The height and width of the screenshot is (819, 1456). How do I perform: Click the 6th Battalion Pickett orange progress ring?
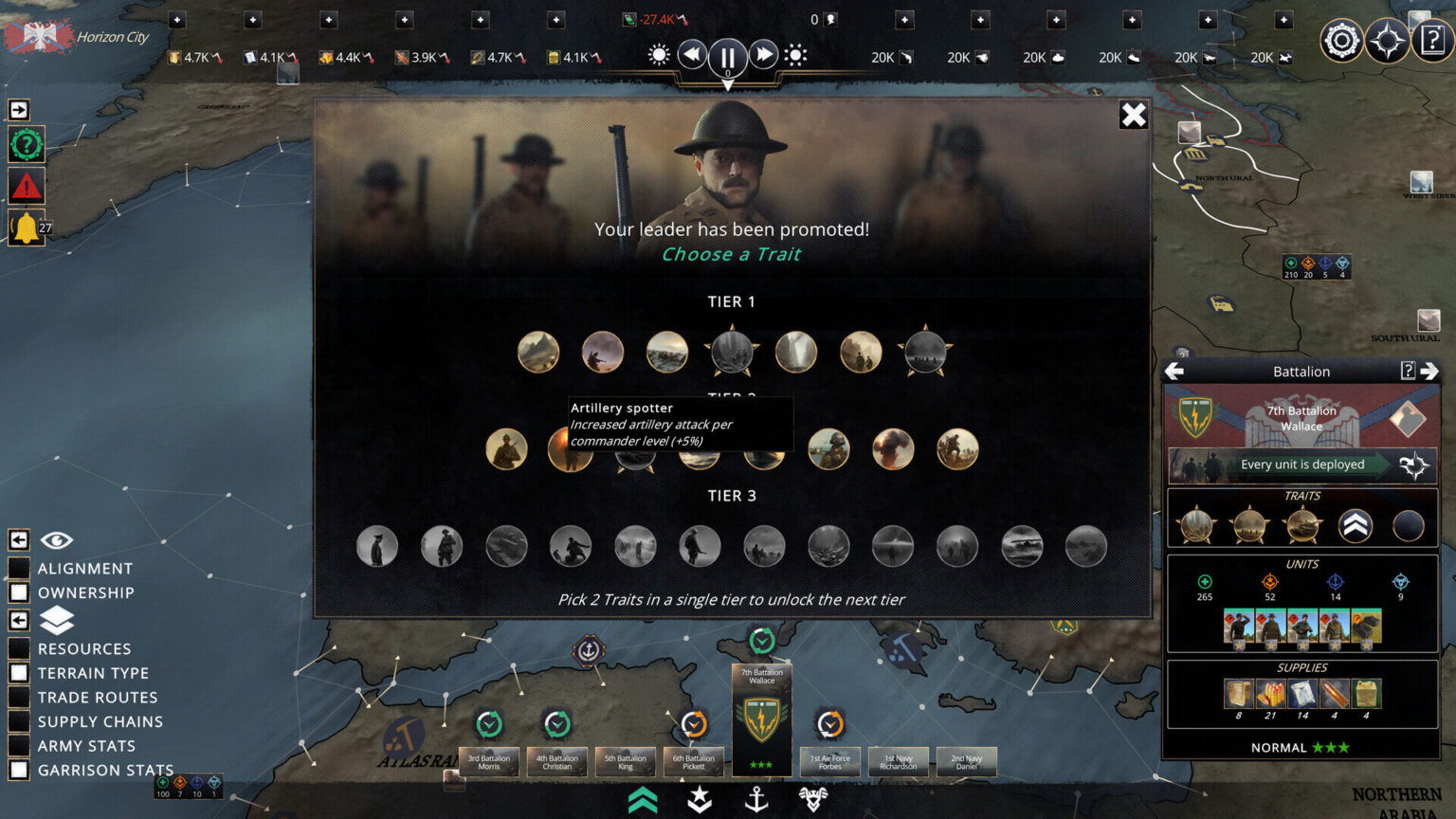point(694,723)
